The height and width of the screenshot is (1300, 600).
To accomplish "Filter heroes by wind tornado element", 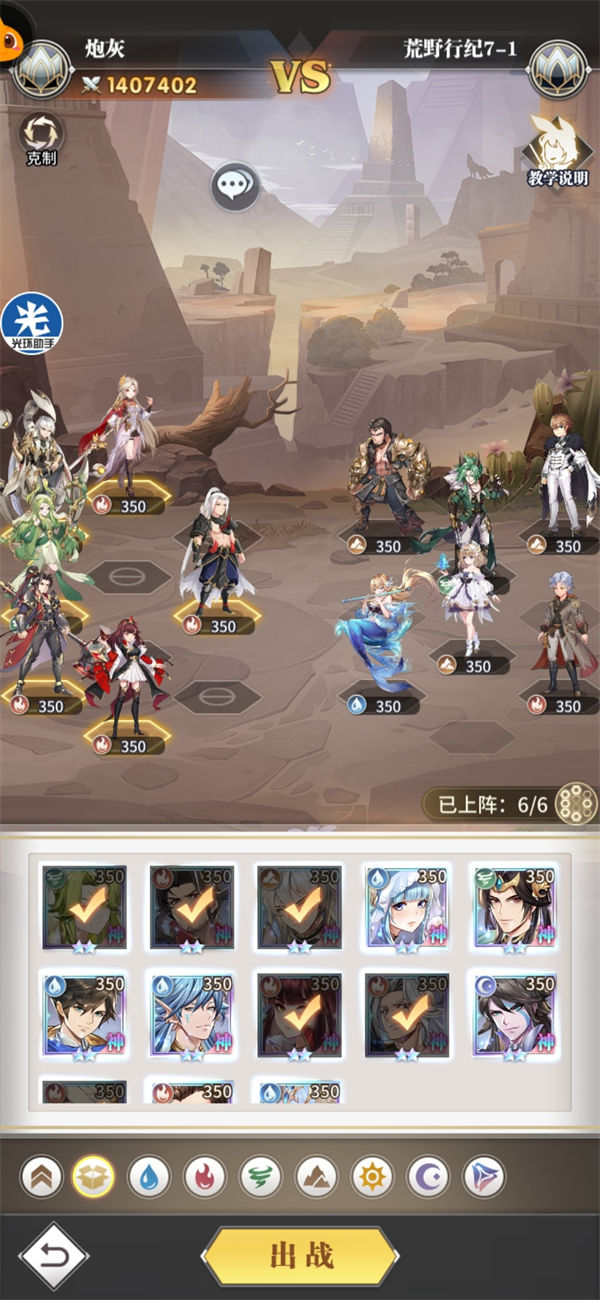I will coord(261,1177).
